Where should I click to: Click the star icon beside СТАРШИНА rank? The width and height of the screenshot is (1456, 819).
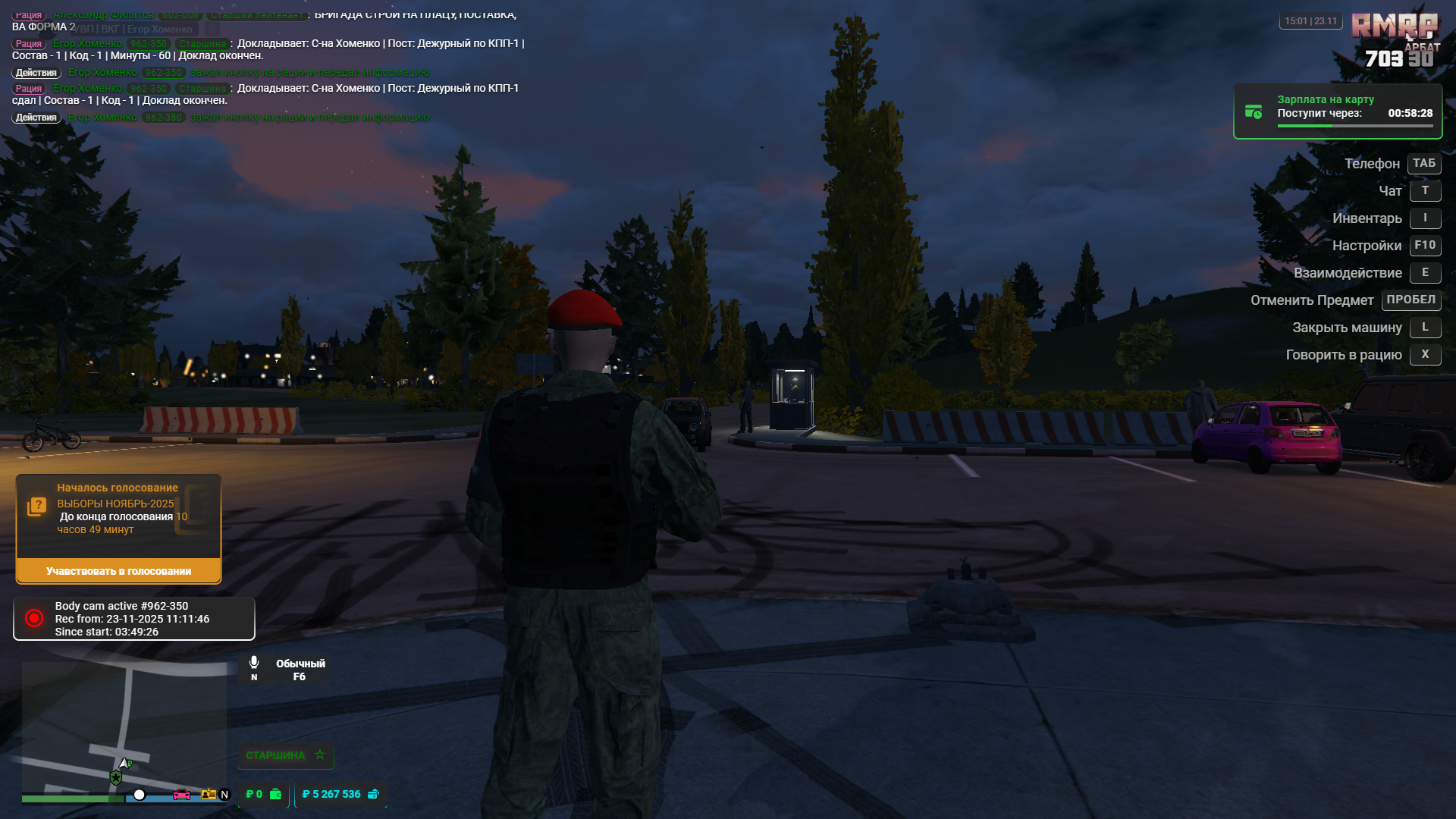319,755
